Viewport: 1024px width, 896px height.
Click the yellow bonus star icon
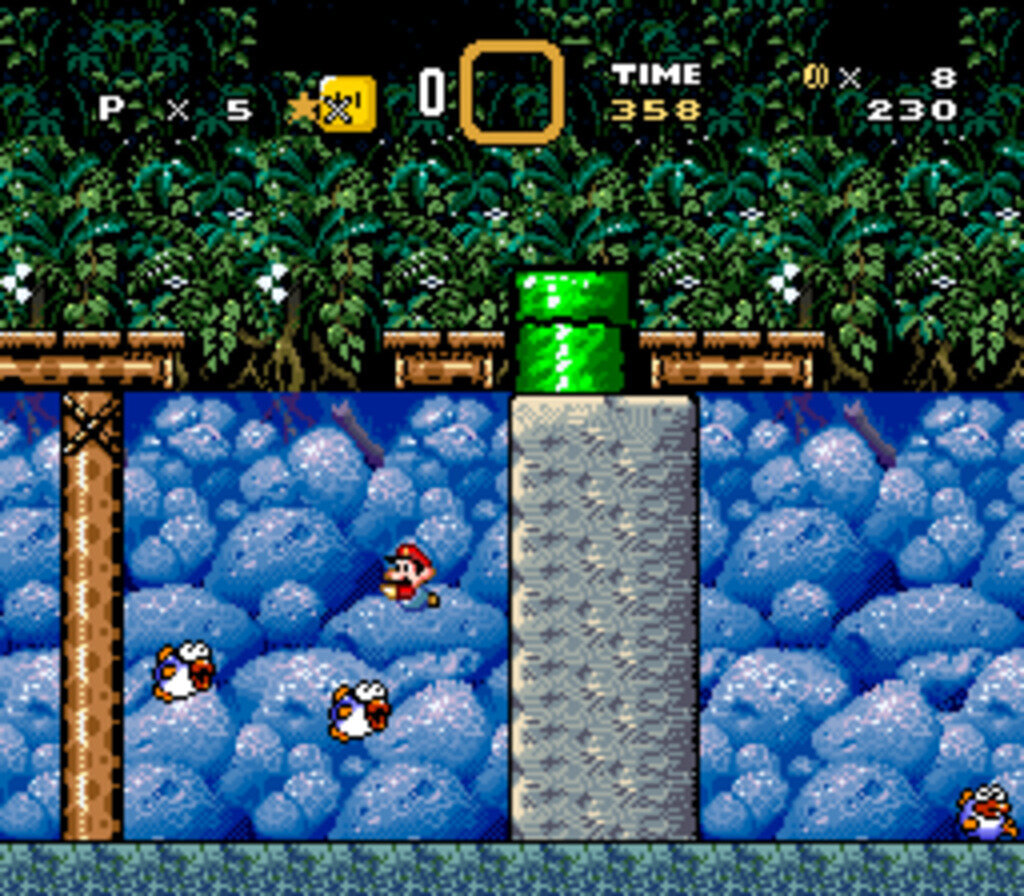point(303,107)
